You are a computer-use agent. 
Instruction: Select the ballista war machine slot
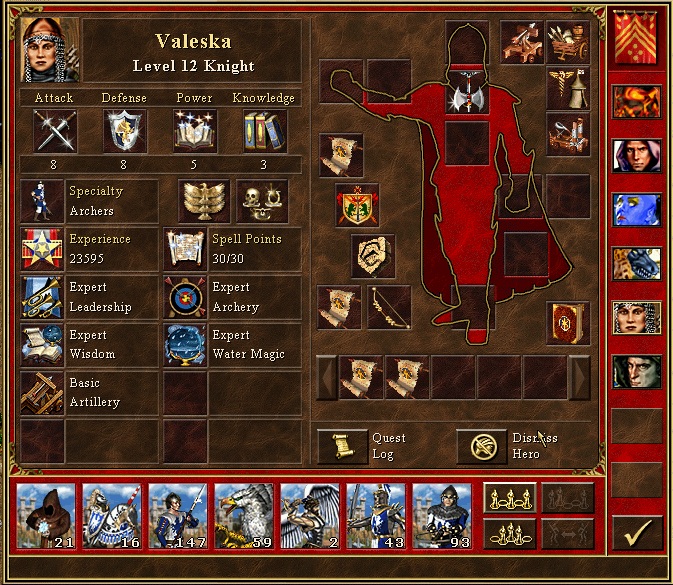coord(523,41)
